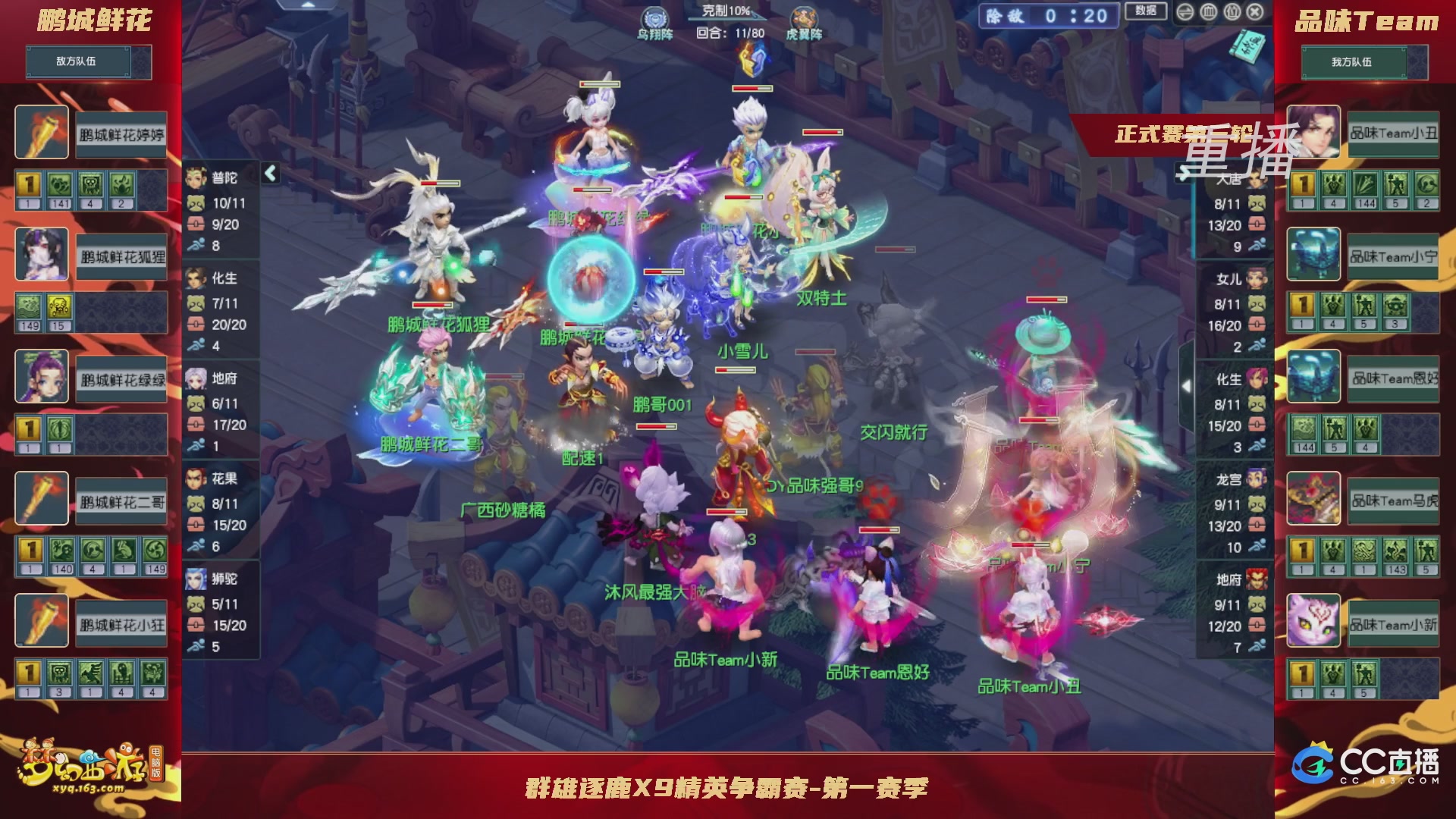
Task: Close the battle overlay with the X circle button
Action: (x=1254, y=13)
